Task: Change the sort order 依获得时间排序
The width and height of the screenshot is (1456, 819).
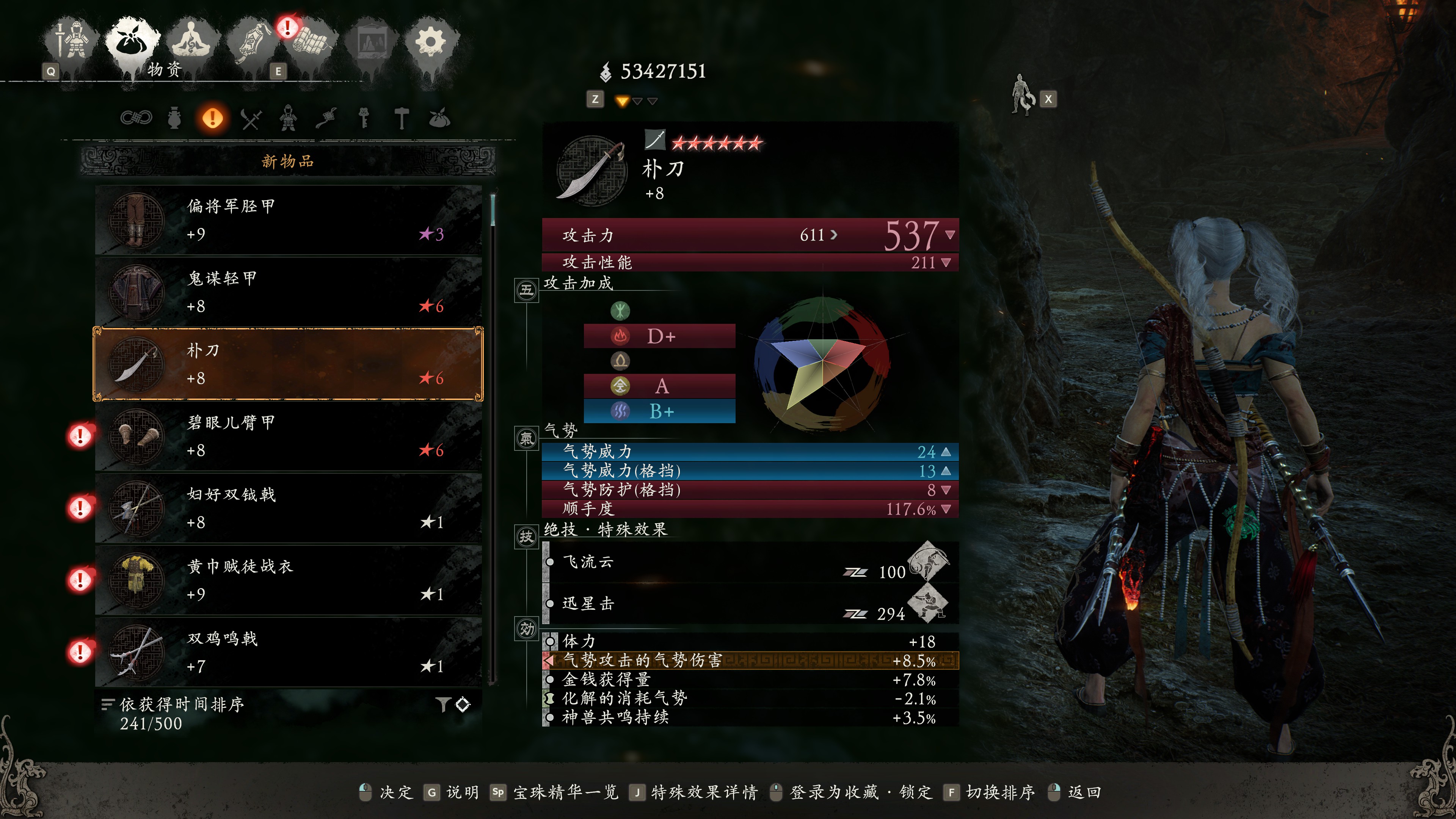Action: click(181, 704)
